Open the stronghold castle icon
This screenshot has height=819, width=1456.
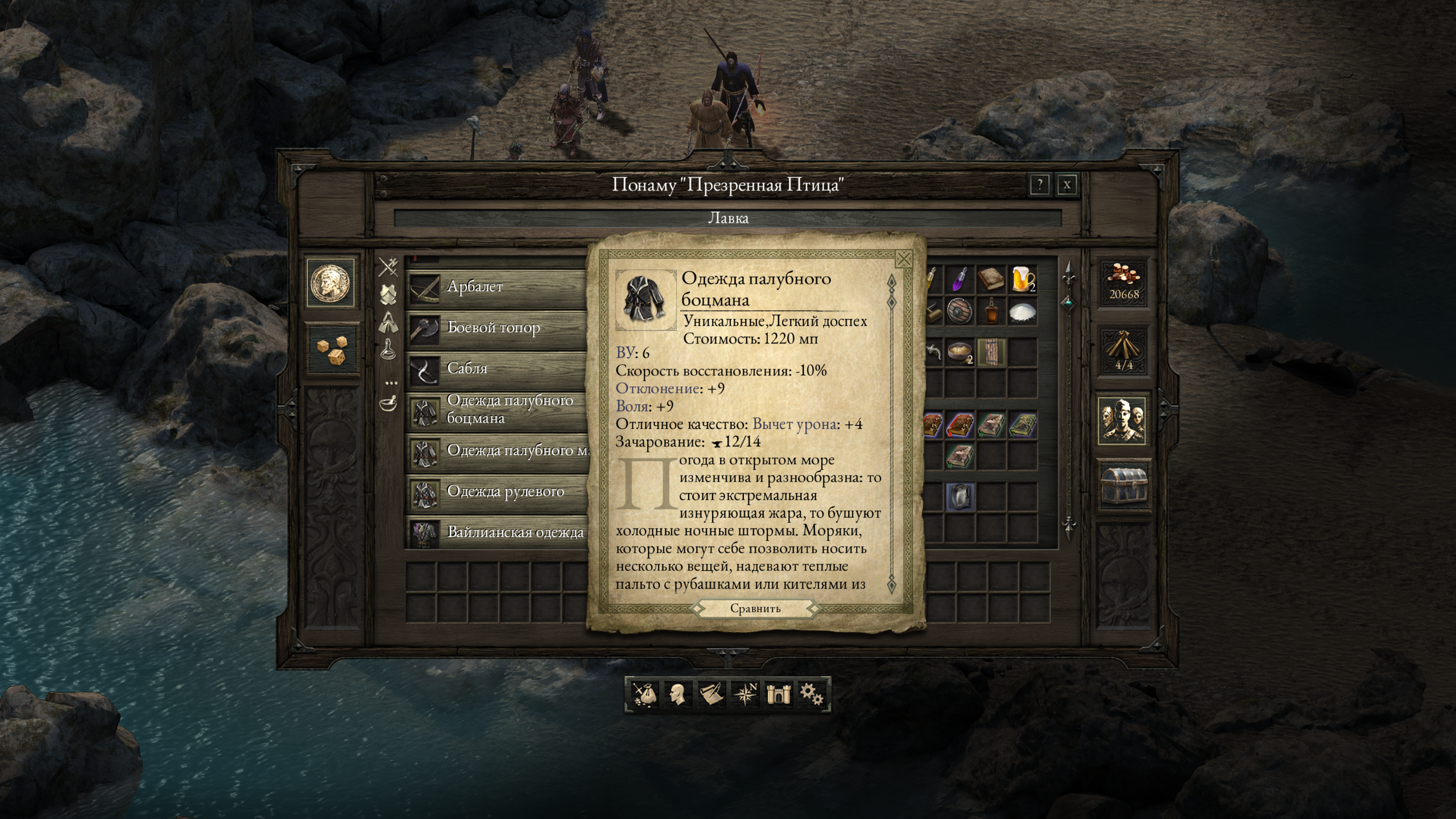tap(777, 694)
